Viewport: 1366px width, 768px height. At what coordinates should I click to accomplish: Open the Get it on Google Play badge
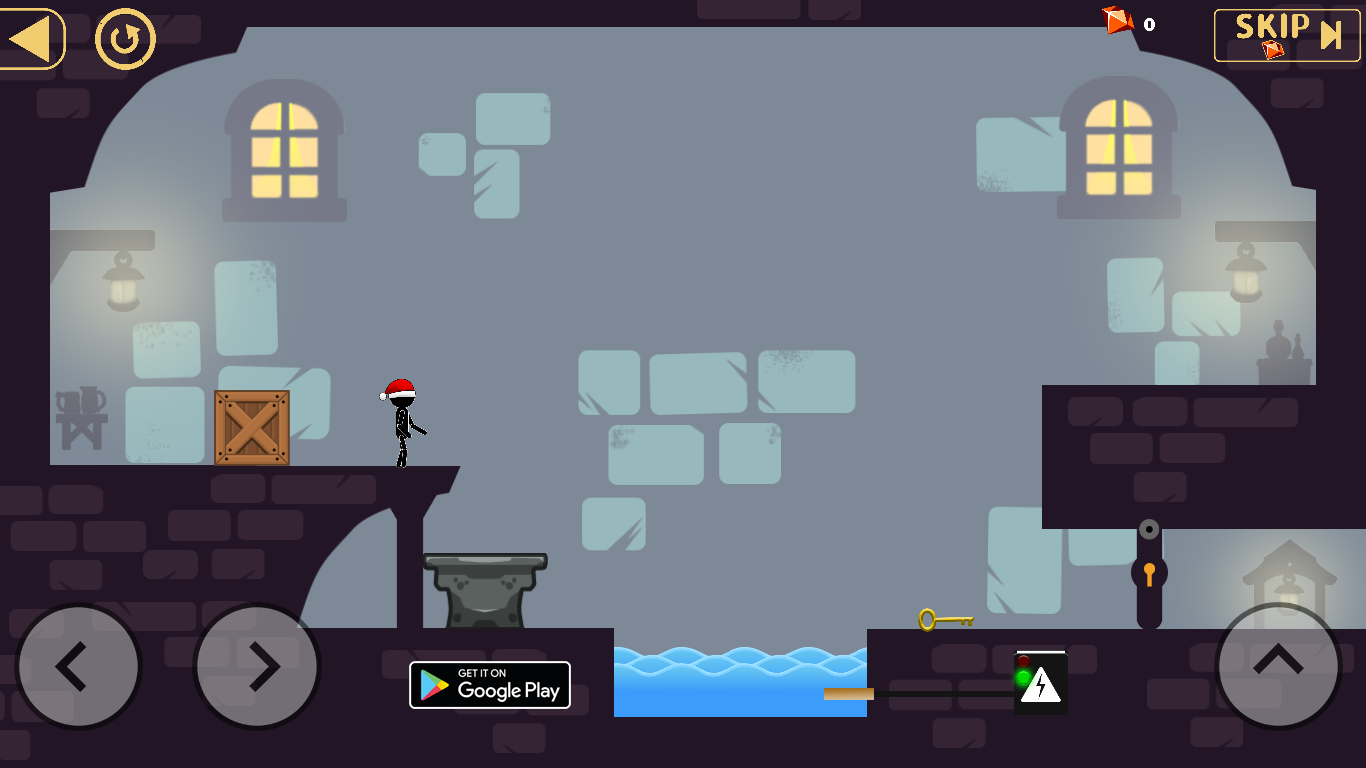(x=490, y=684)
